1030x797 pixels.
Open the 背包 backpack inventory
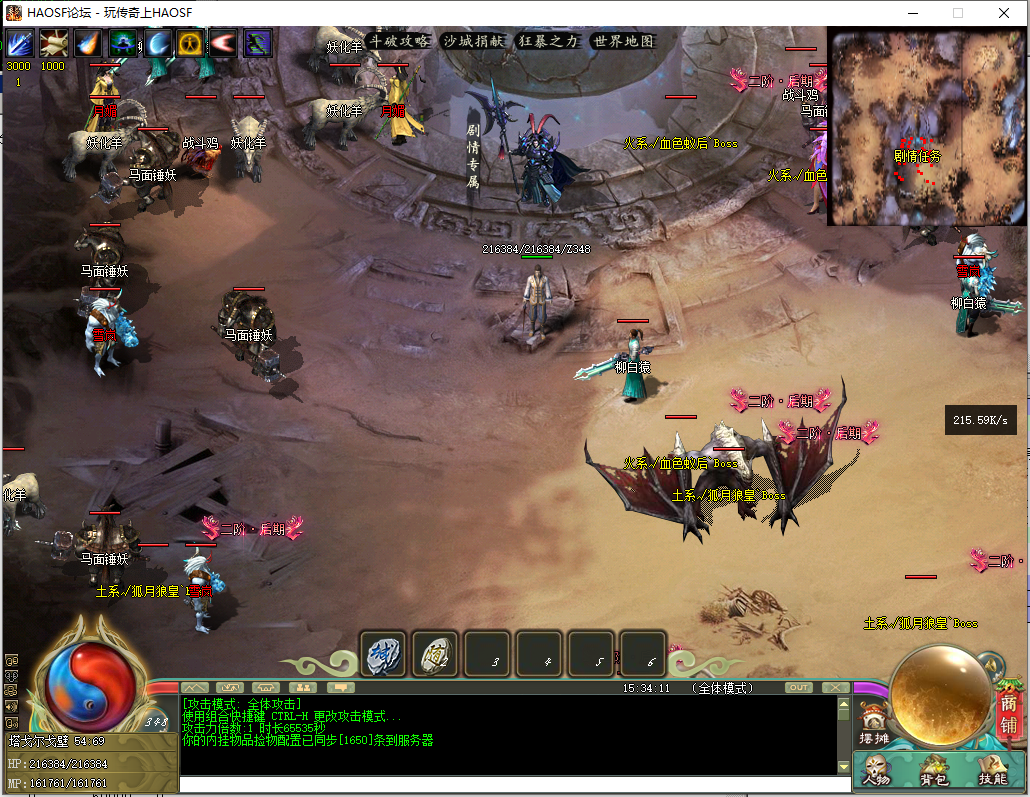(934, 769)
